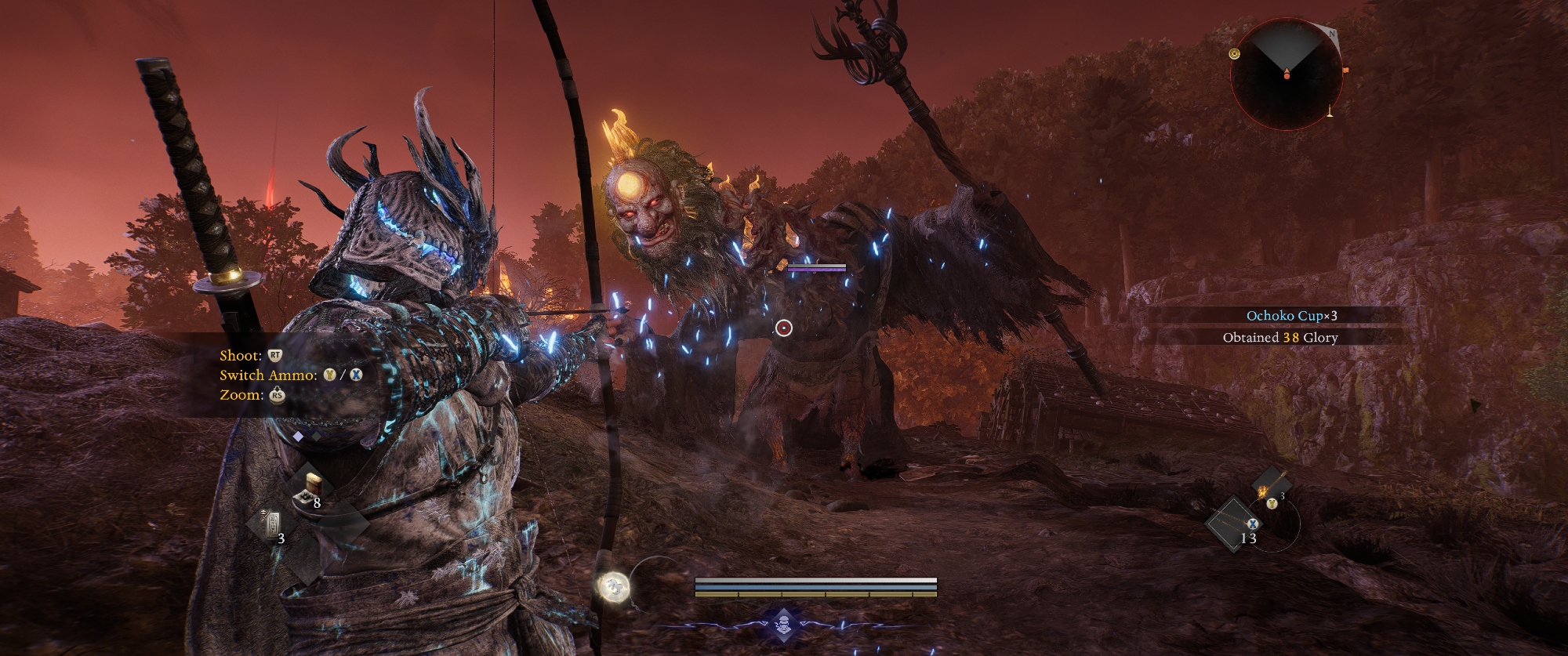Image resolution: width=1568 pixels, height=656 pixels.
Task: Click the glowing guardian spirit orb
Action: point(612,585)
